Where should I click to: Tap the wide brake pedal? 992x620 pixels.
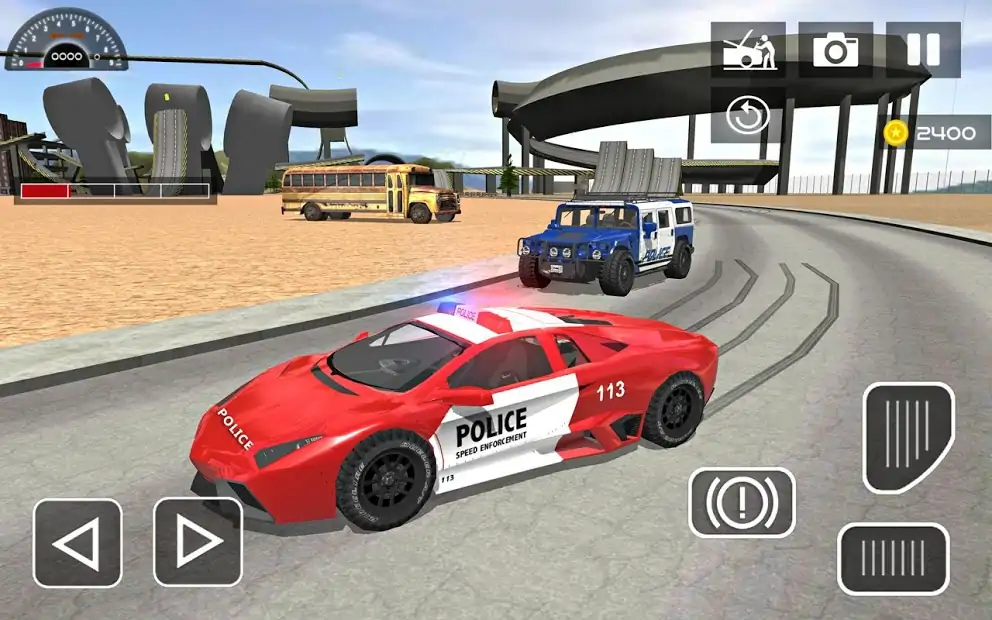(x=892, y=559)
